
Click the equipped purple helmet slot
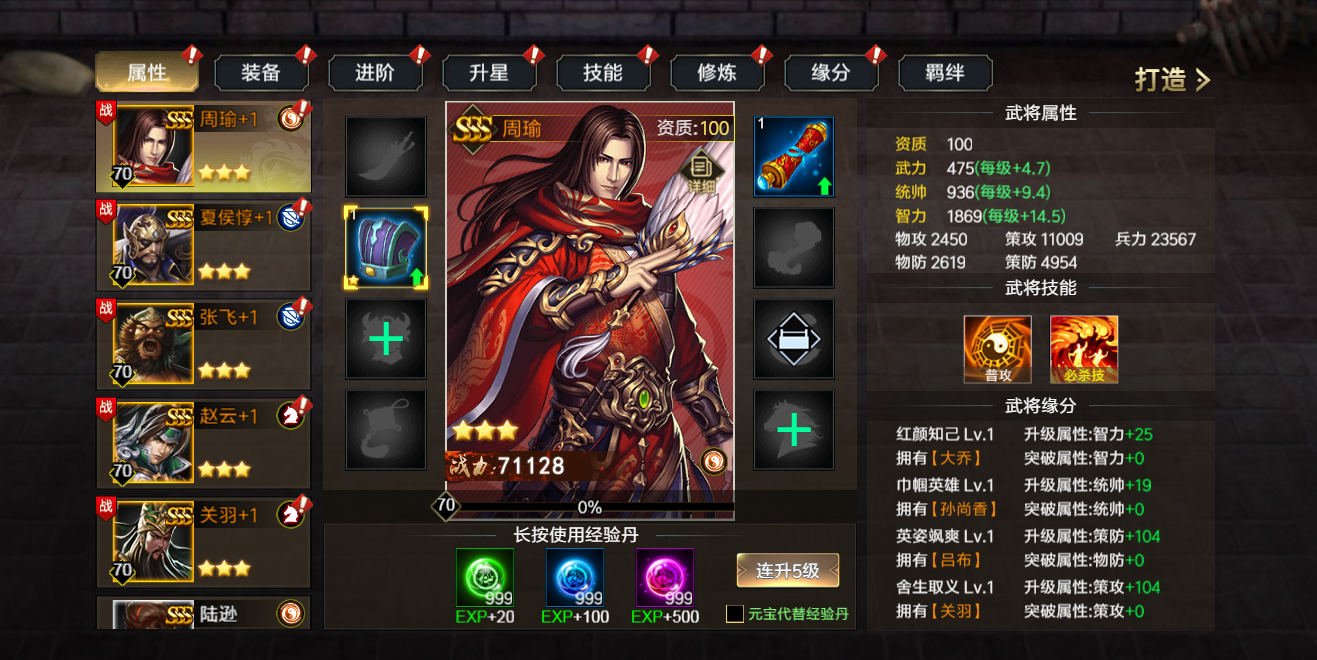386,248
